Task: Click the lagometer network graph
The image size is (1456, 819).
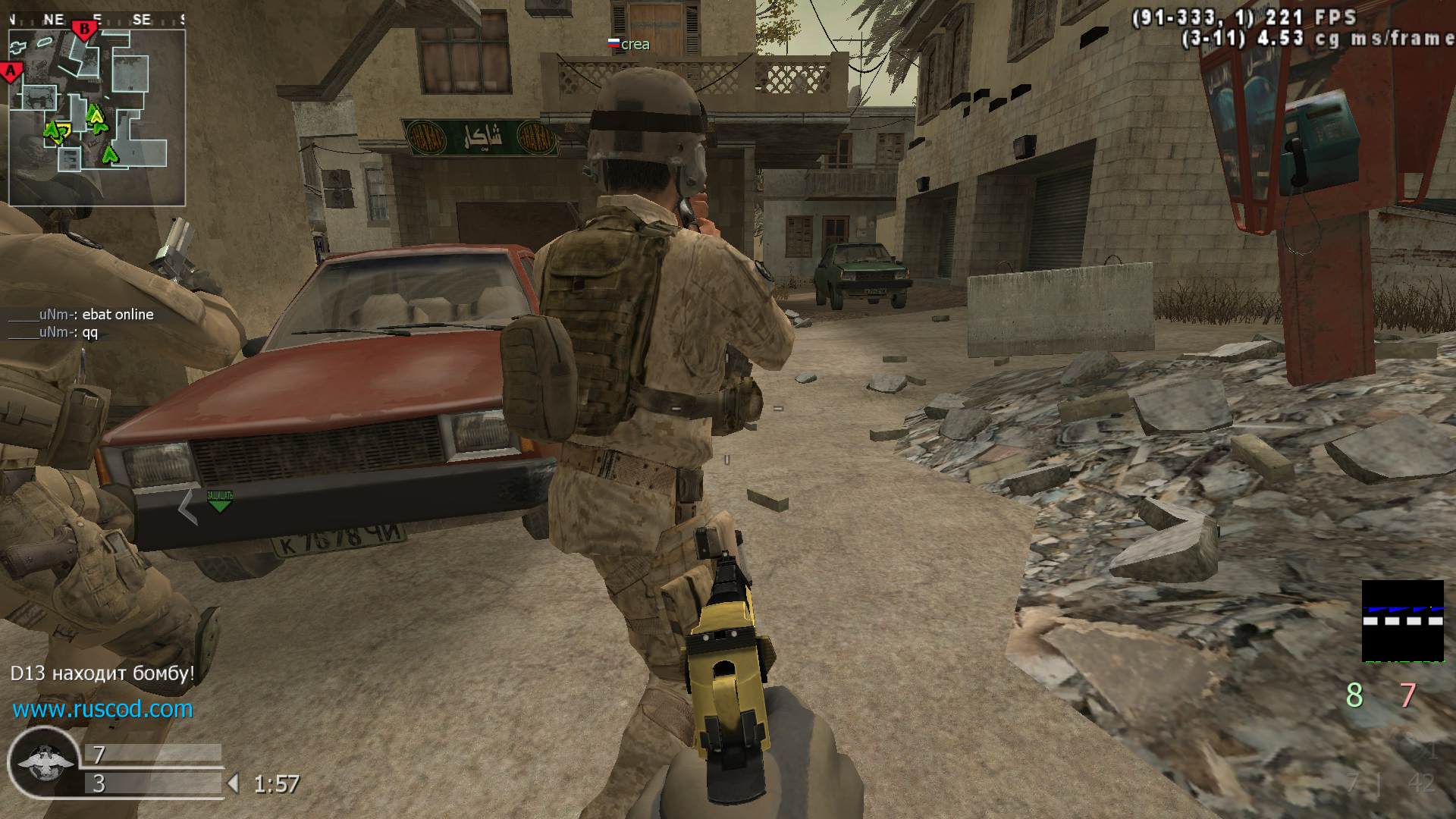Action: [1402, 621]
